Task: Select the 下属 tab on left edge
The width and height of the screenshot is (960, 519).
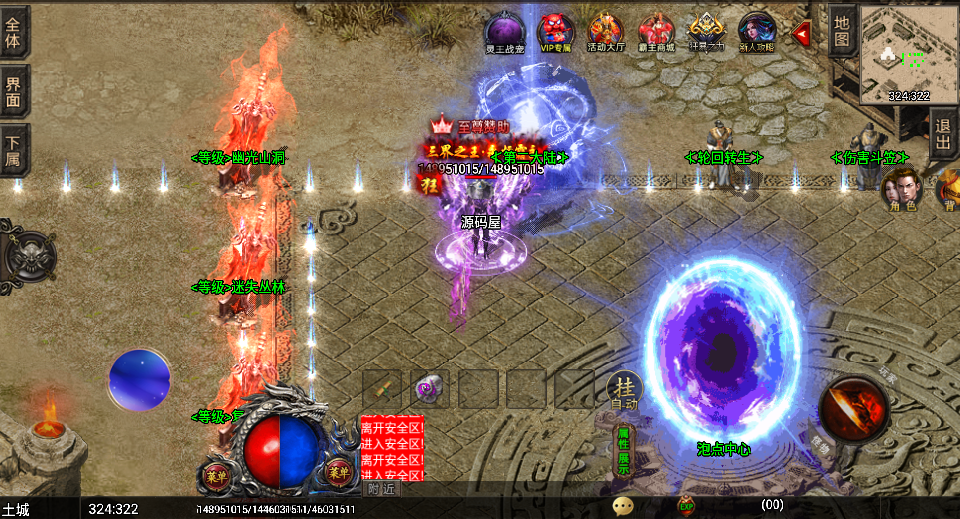Action: pos(14,149)
